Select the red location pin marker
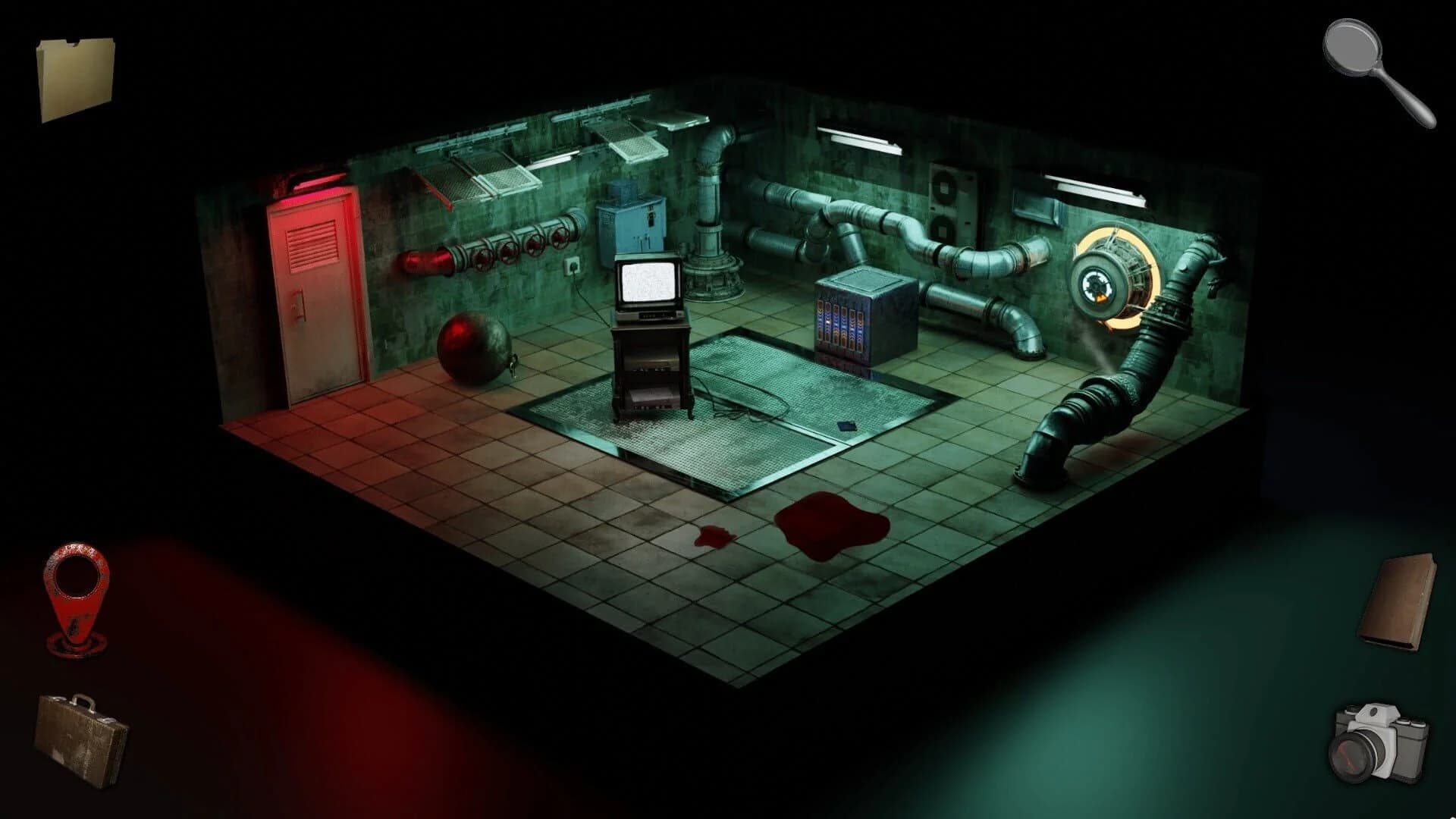 click(75, 598)
